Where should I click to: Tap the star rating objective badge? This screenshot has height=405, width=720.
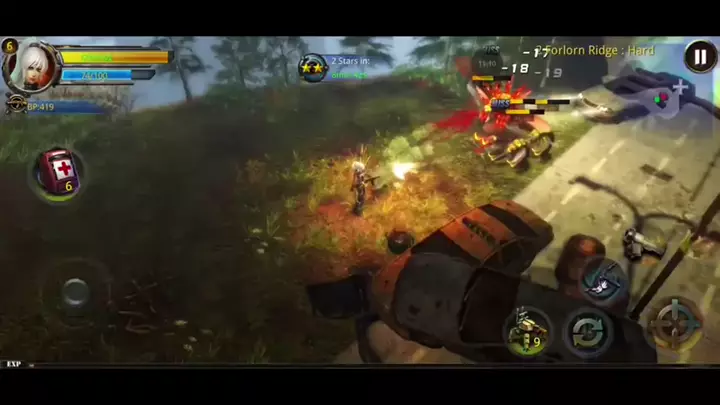point(314,68)
